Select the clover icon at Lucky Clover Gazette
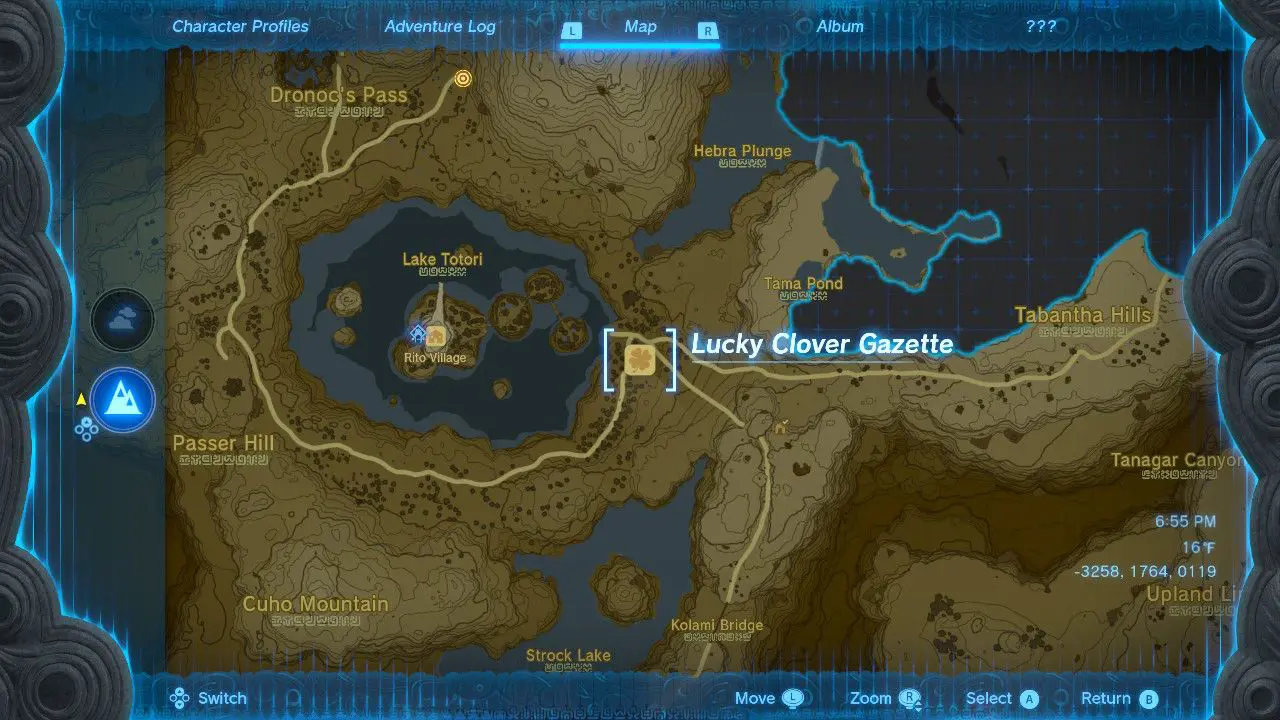The width and height of the screenshot is (1280, 720). coord(640,361)
